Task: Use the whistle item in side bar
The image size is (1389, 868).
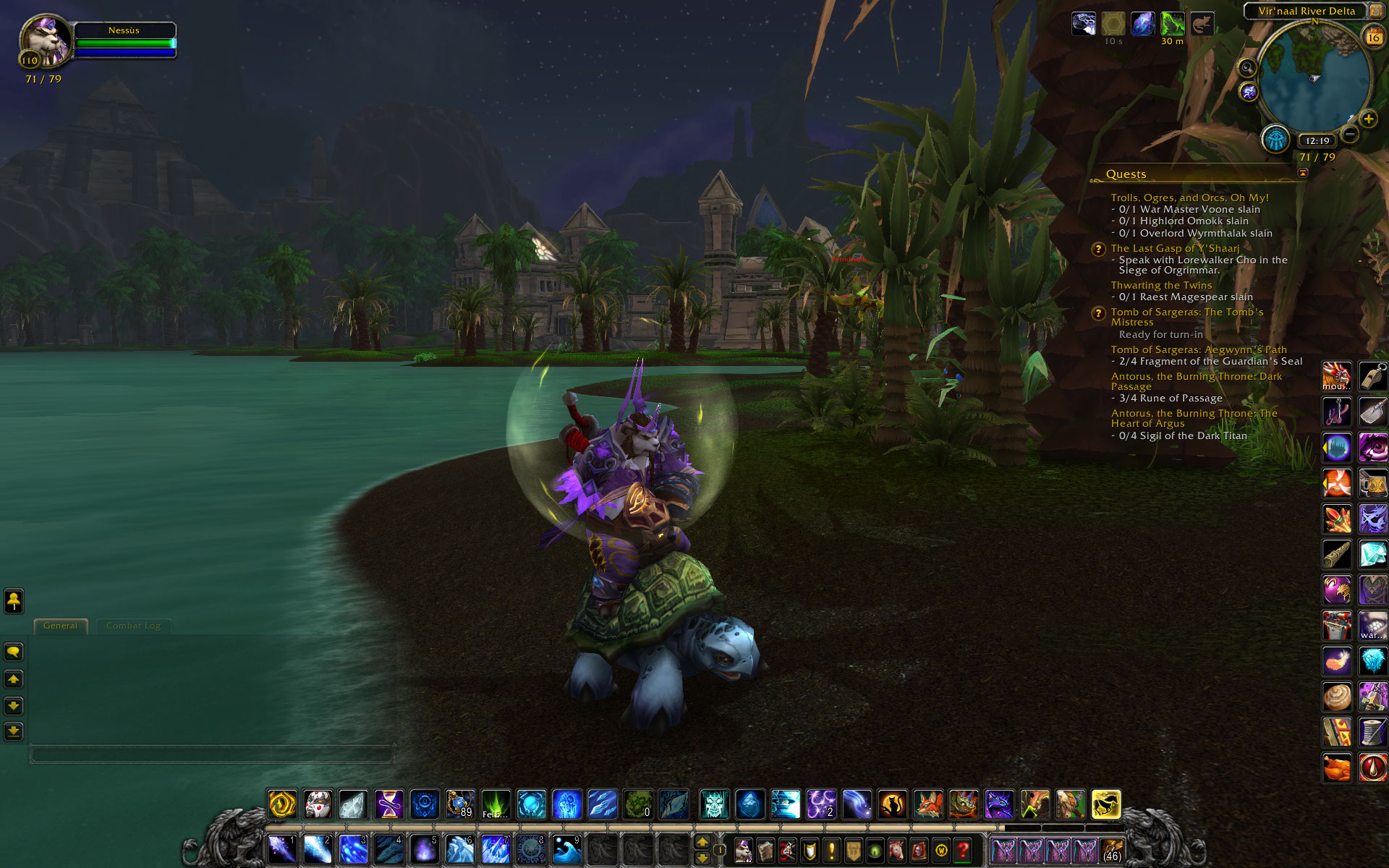Action: pyautogui.click(x=1372, y=377)
